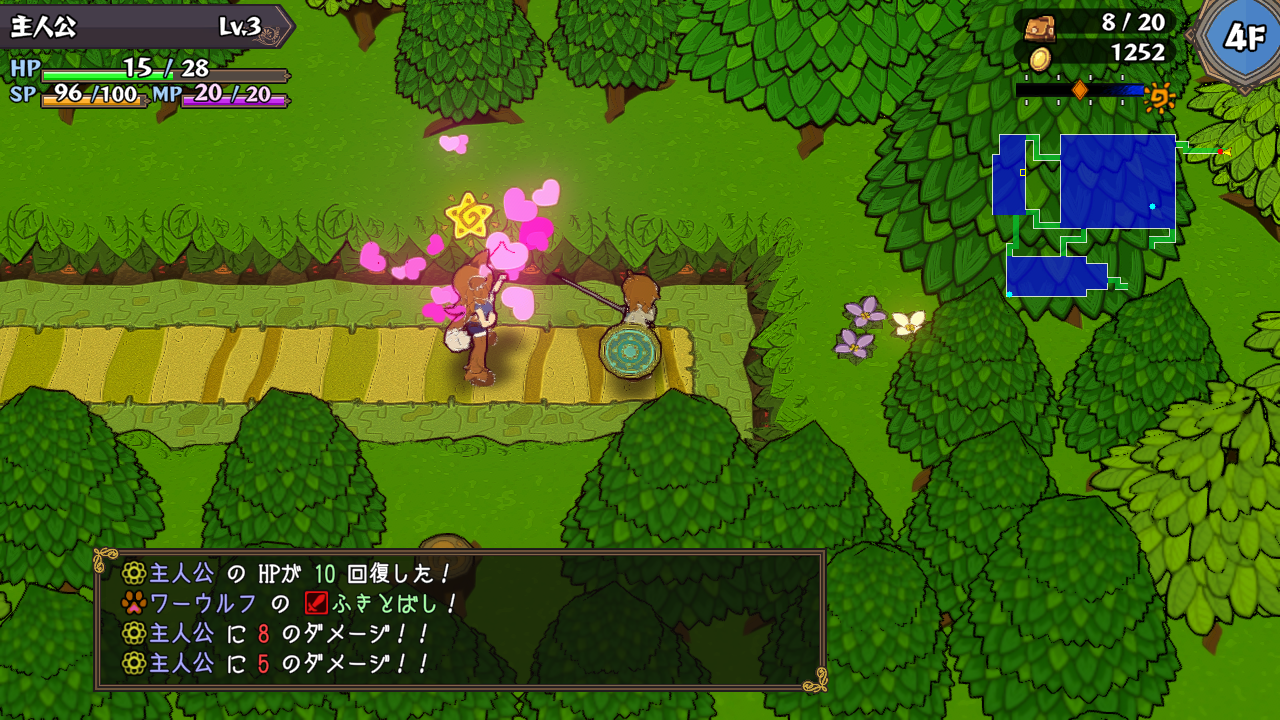Click the sun time-of-day icon
The width and height of the screenshot is (1280, 720).
[1160, 97]
